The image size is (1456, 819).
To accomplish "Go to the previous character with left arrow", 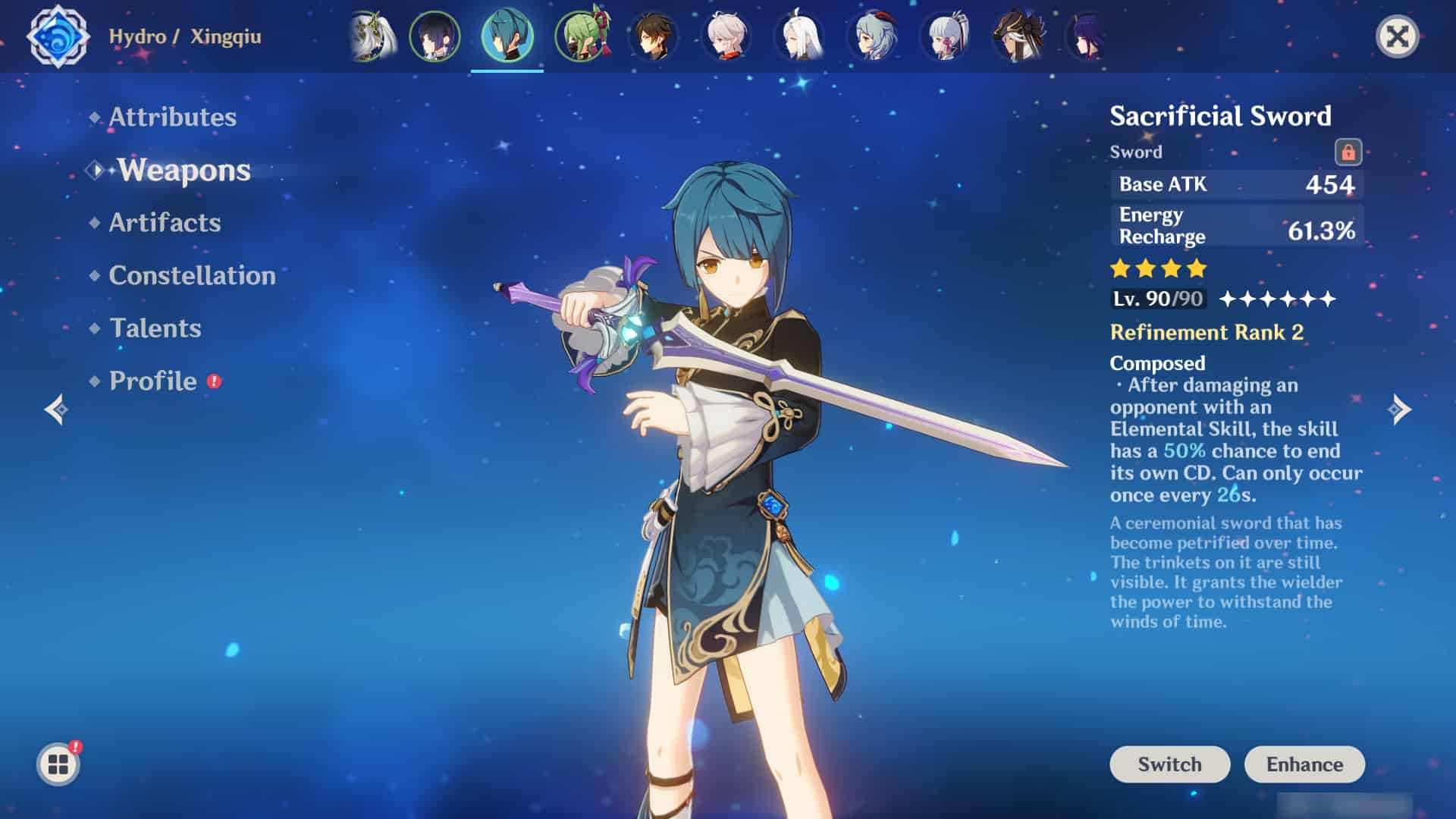I will pos(57,409).
